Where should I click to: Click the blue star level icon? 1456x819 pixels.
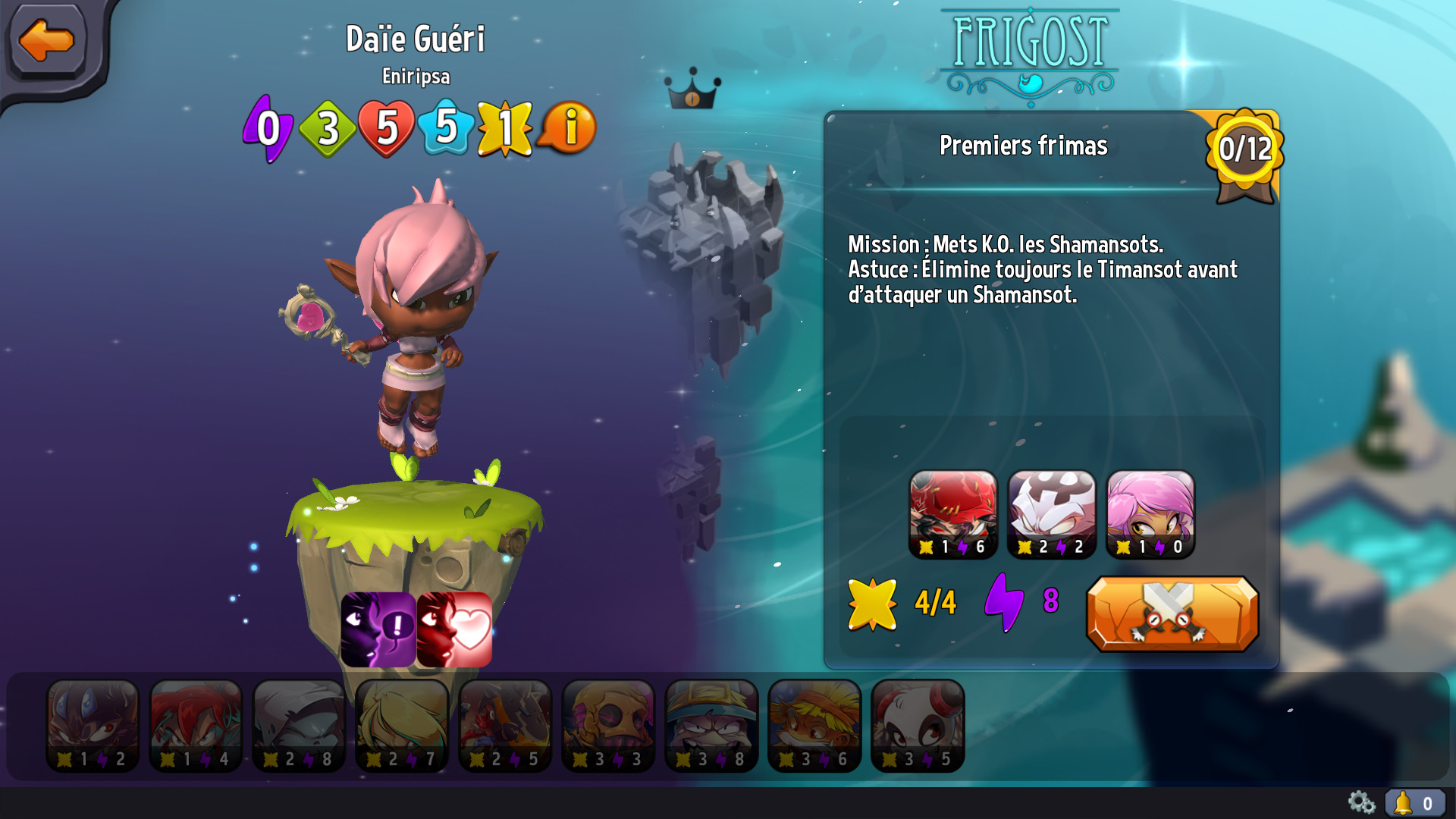447,129
